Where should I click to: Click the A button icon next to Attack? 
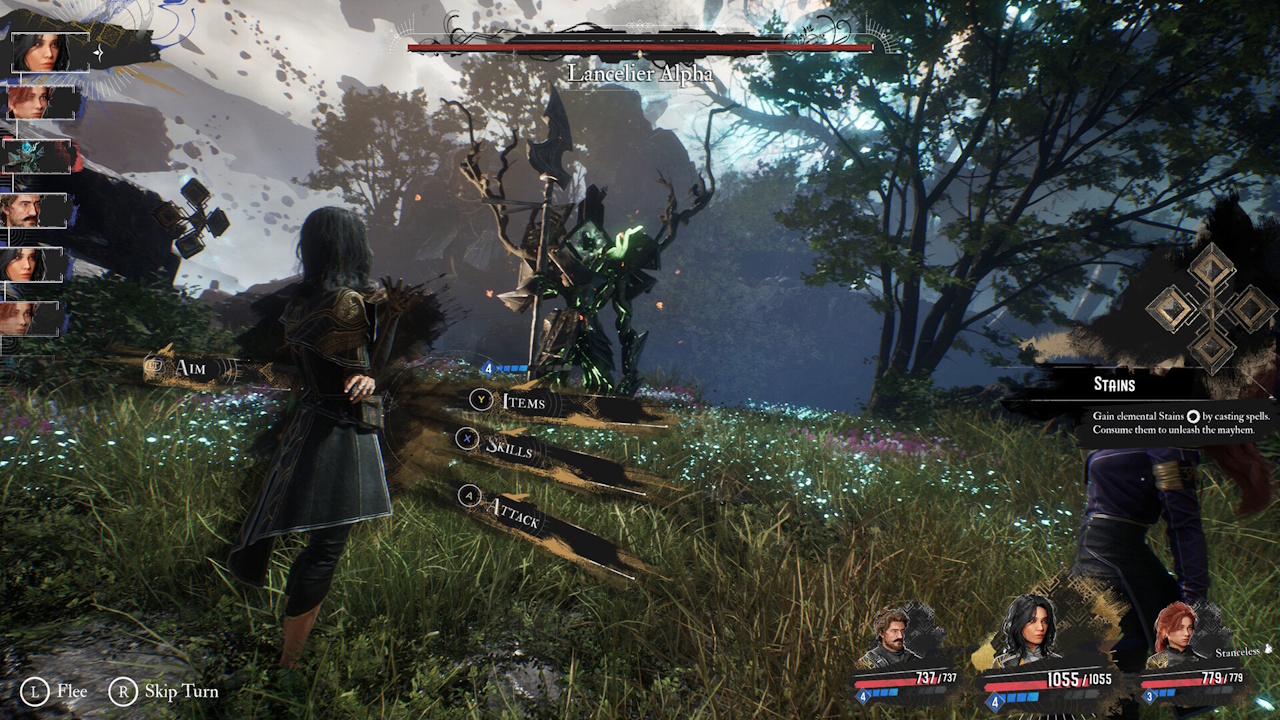tap(470, 497)
